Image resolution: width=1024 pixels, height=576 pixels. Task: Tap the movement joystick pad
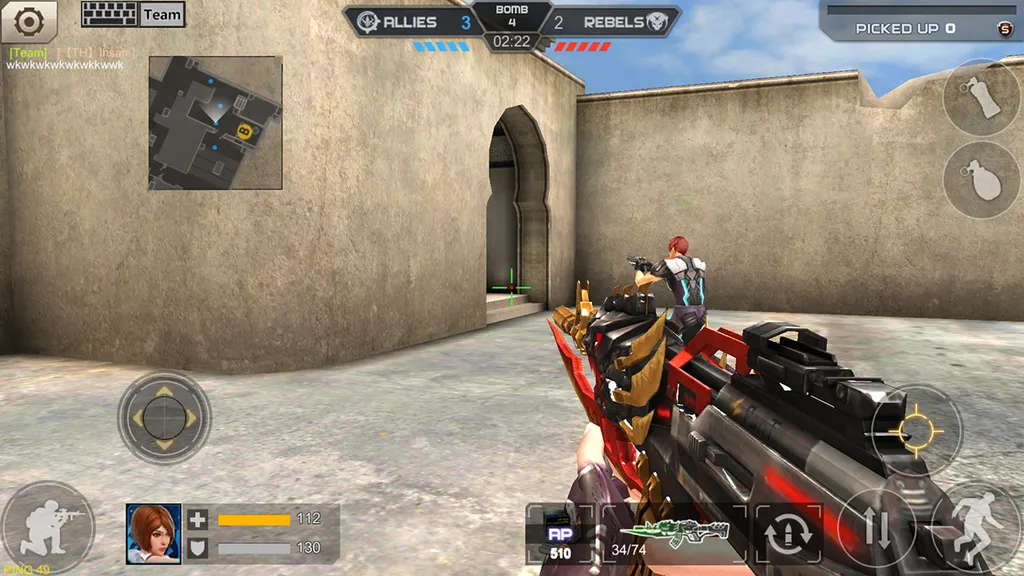coord(164,415)
